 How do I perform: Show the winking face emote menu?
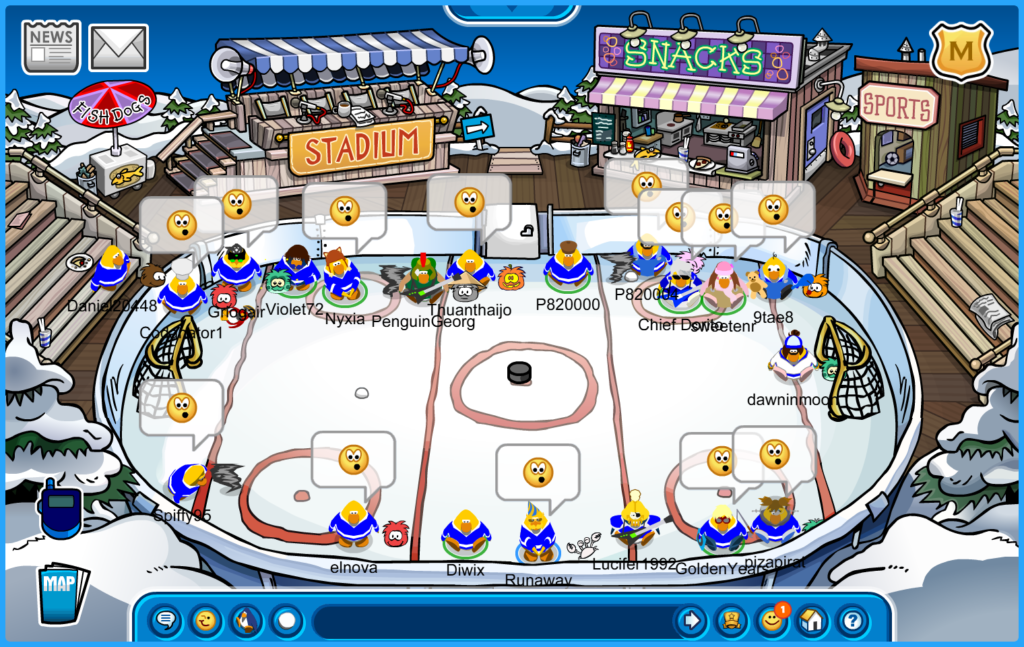pyautogui.click(x=206, y=621)
